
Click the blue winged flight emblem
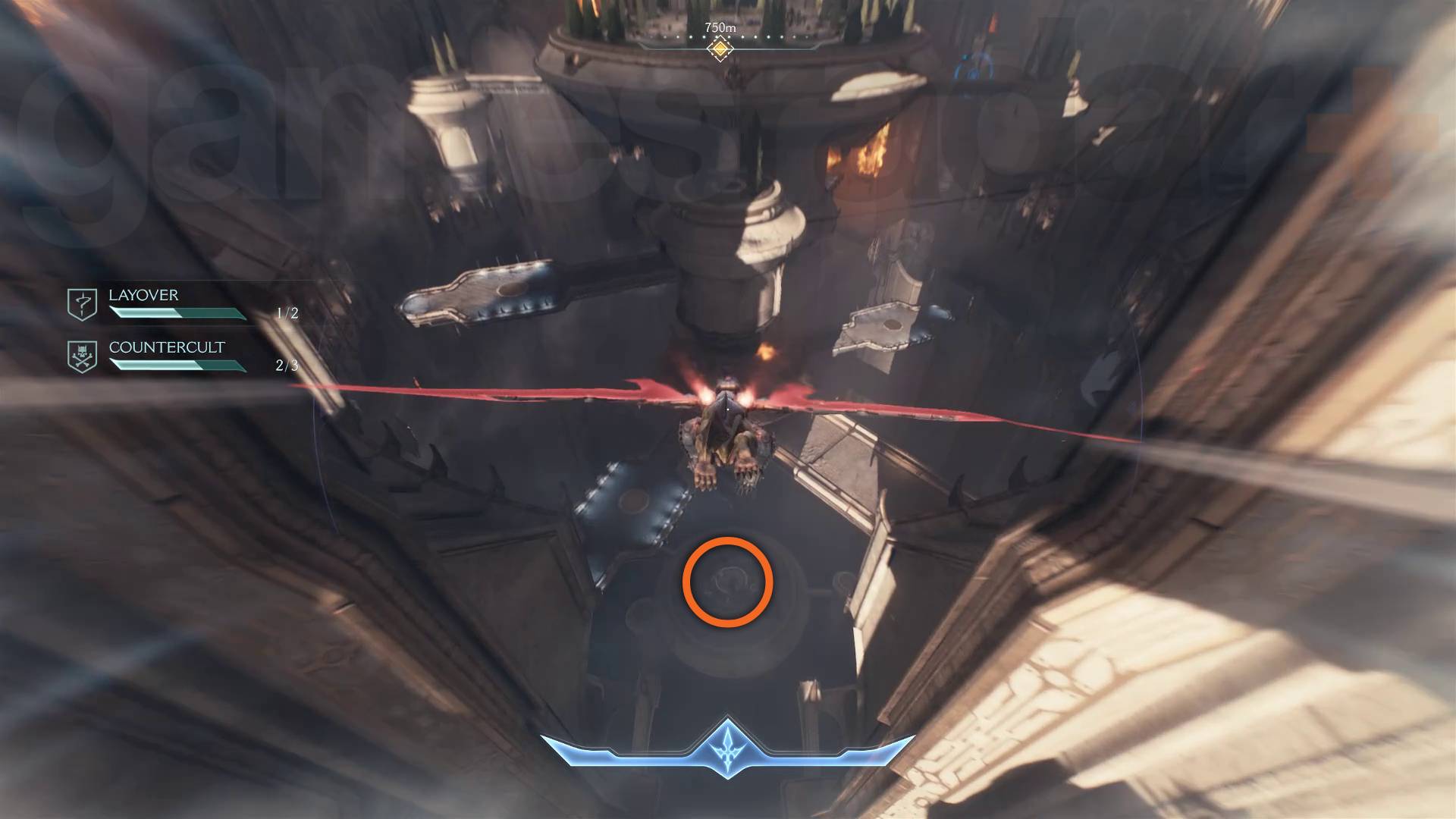pyautogui.click(x=727, y=747)
